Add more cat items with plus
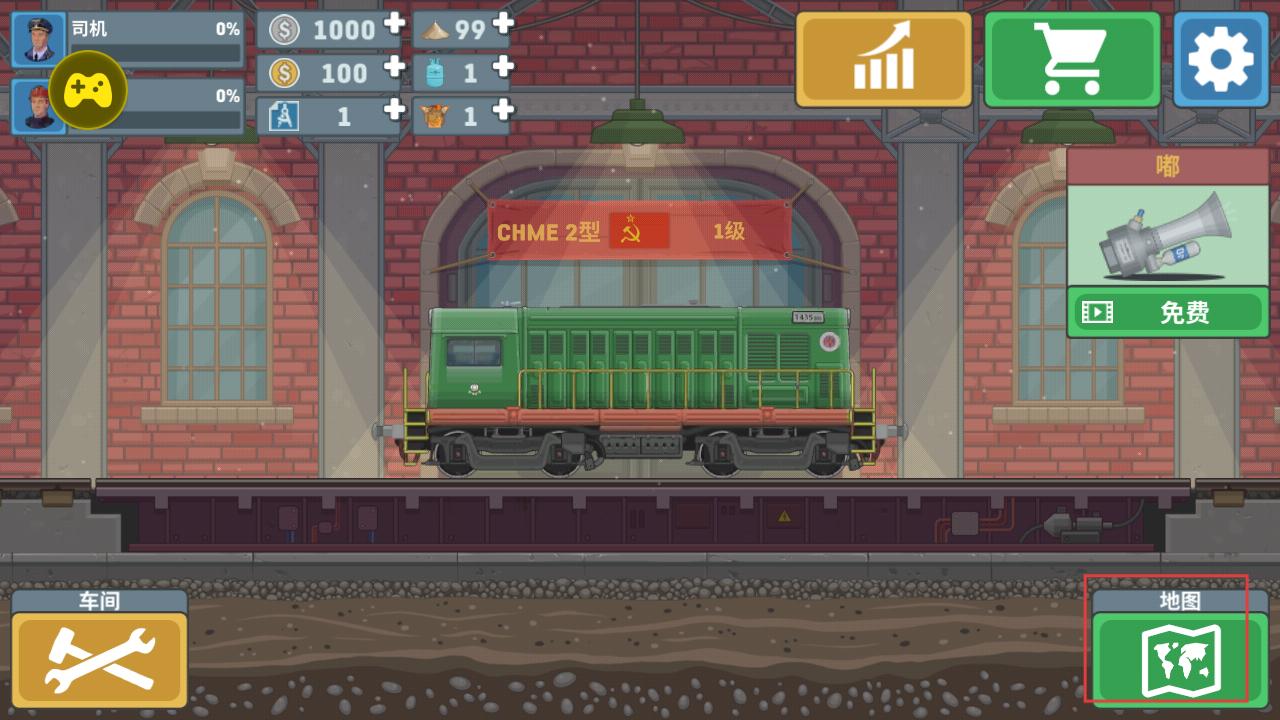 tap(503, 110)
